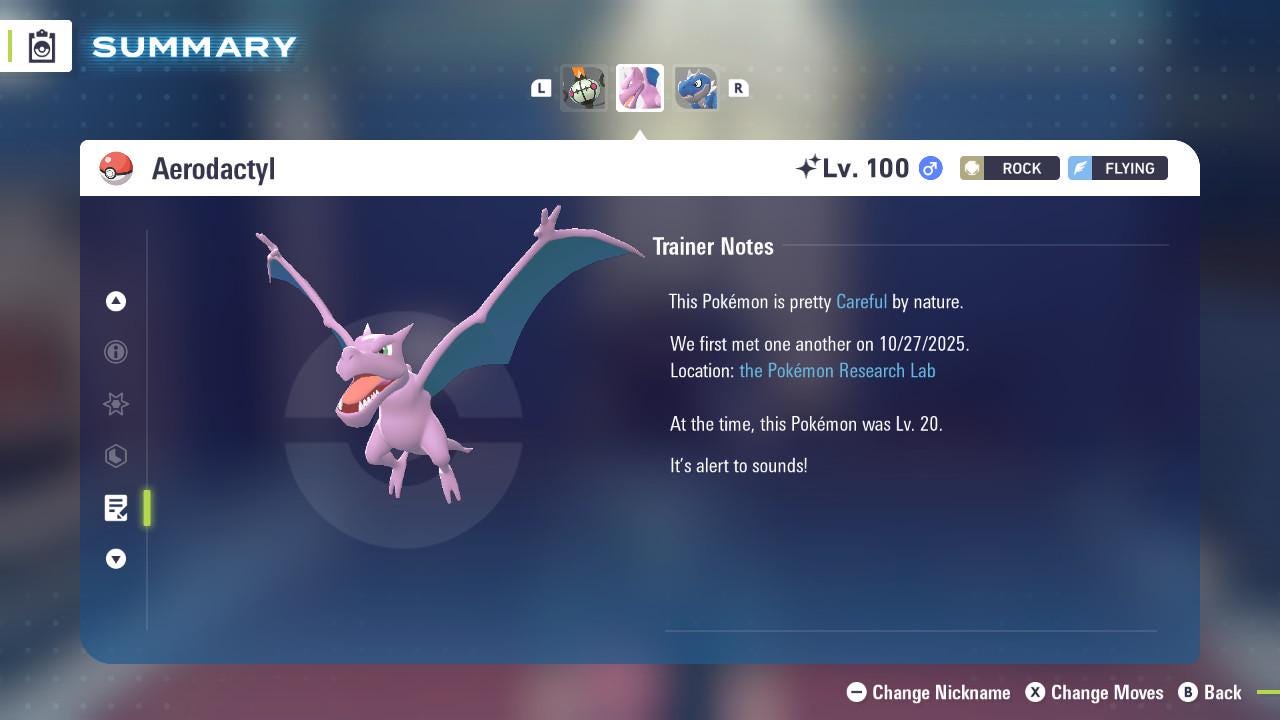
Task: Switch to the Chandelure party member
Action: coord(584,88)
